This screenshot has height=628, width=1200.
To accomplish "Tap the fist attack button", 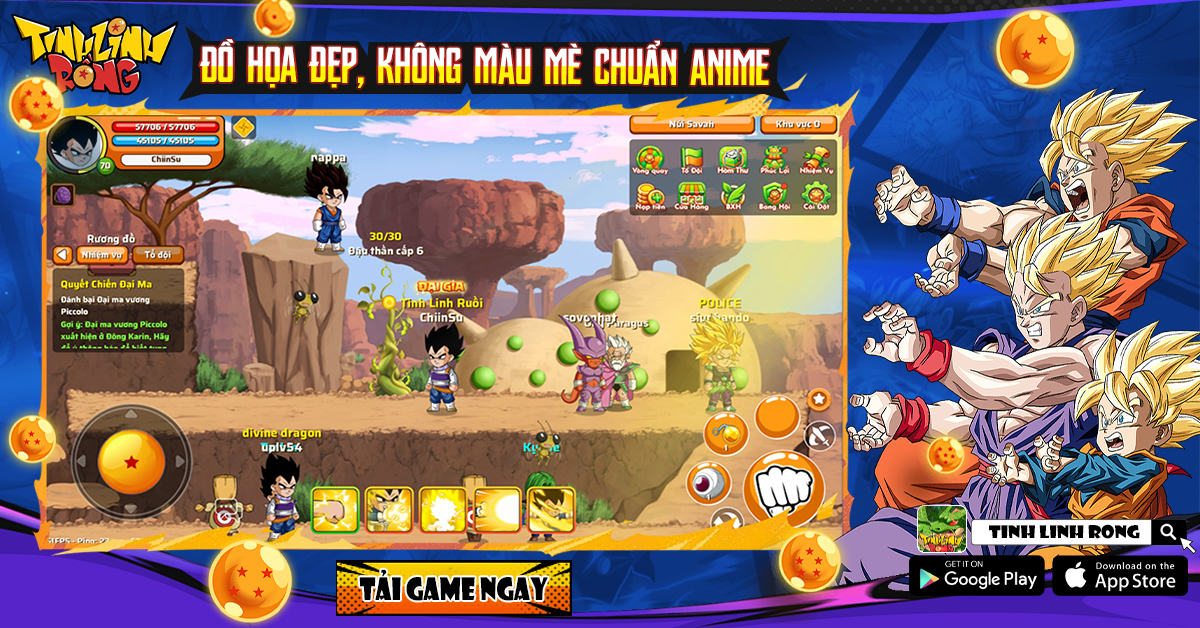I will coord(783,489).
